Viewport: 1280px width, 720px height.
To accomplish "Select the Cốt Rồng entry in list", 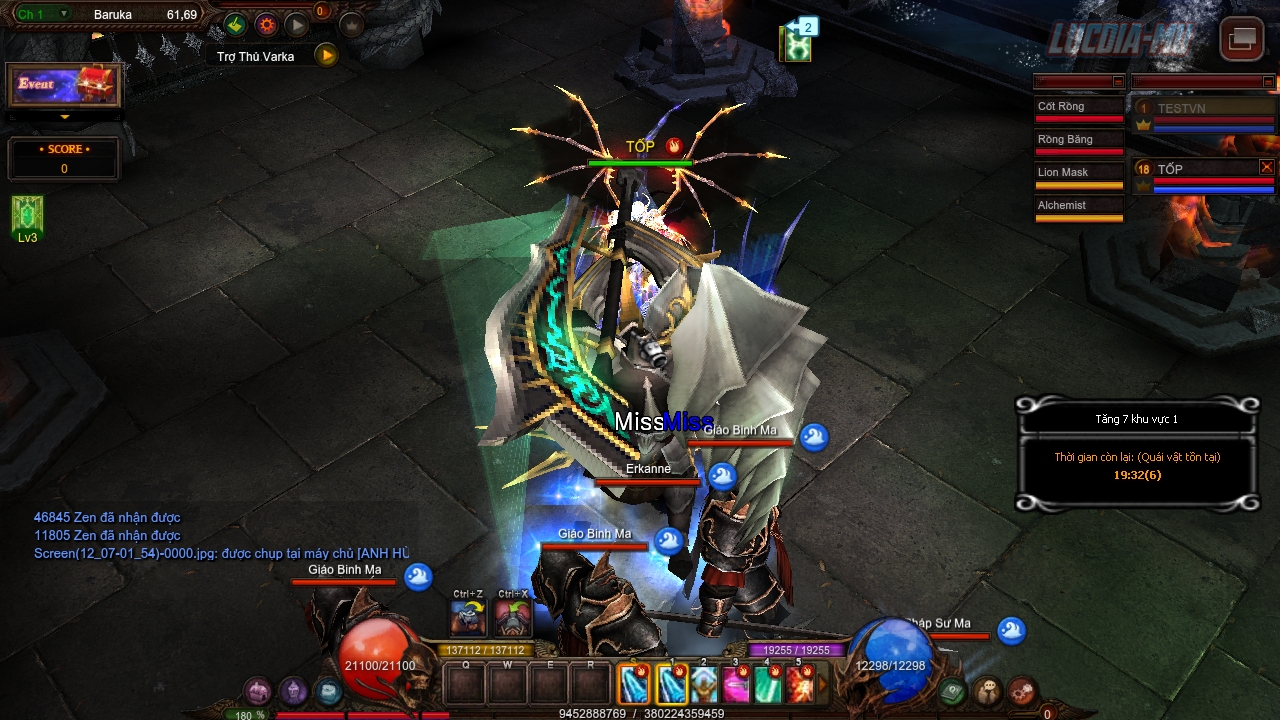I will [x=1079, y=108].
